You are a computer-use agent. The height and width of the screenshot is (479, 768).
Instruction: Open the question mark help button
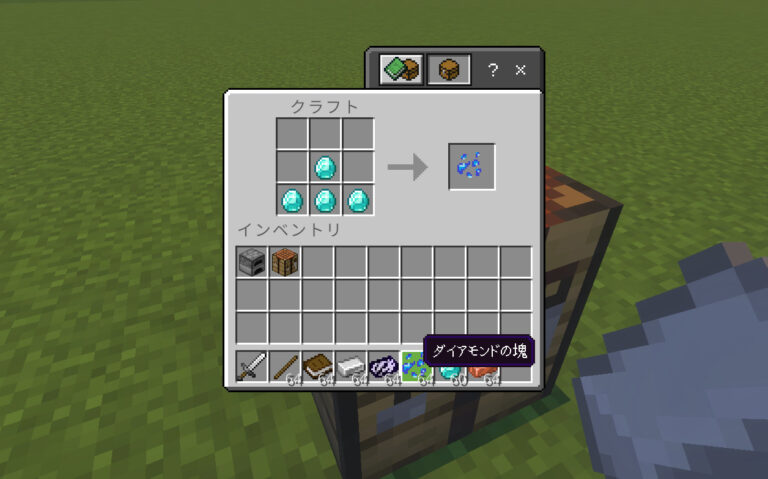click(x=492, y=70)
